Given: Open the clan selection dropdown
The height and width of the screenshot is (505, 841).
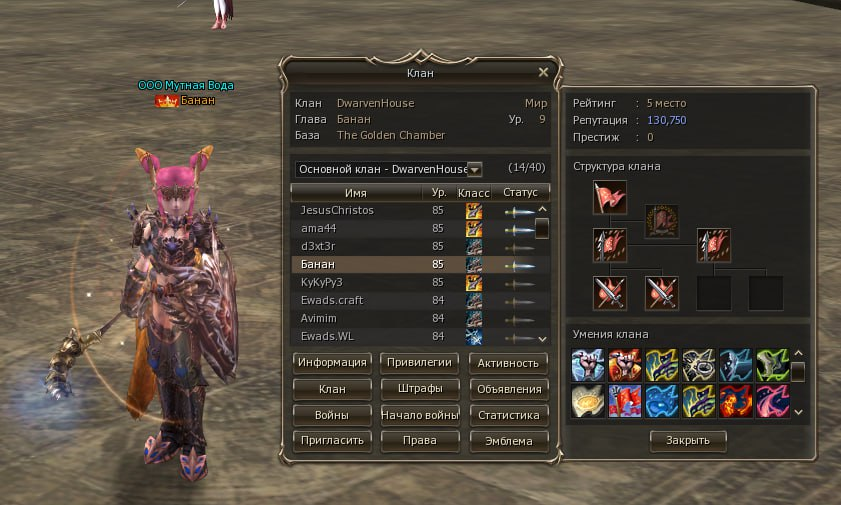Looking at the screenshot, I should tap(474, 170).
